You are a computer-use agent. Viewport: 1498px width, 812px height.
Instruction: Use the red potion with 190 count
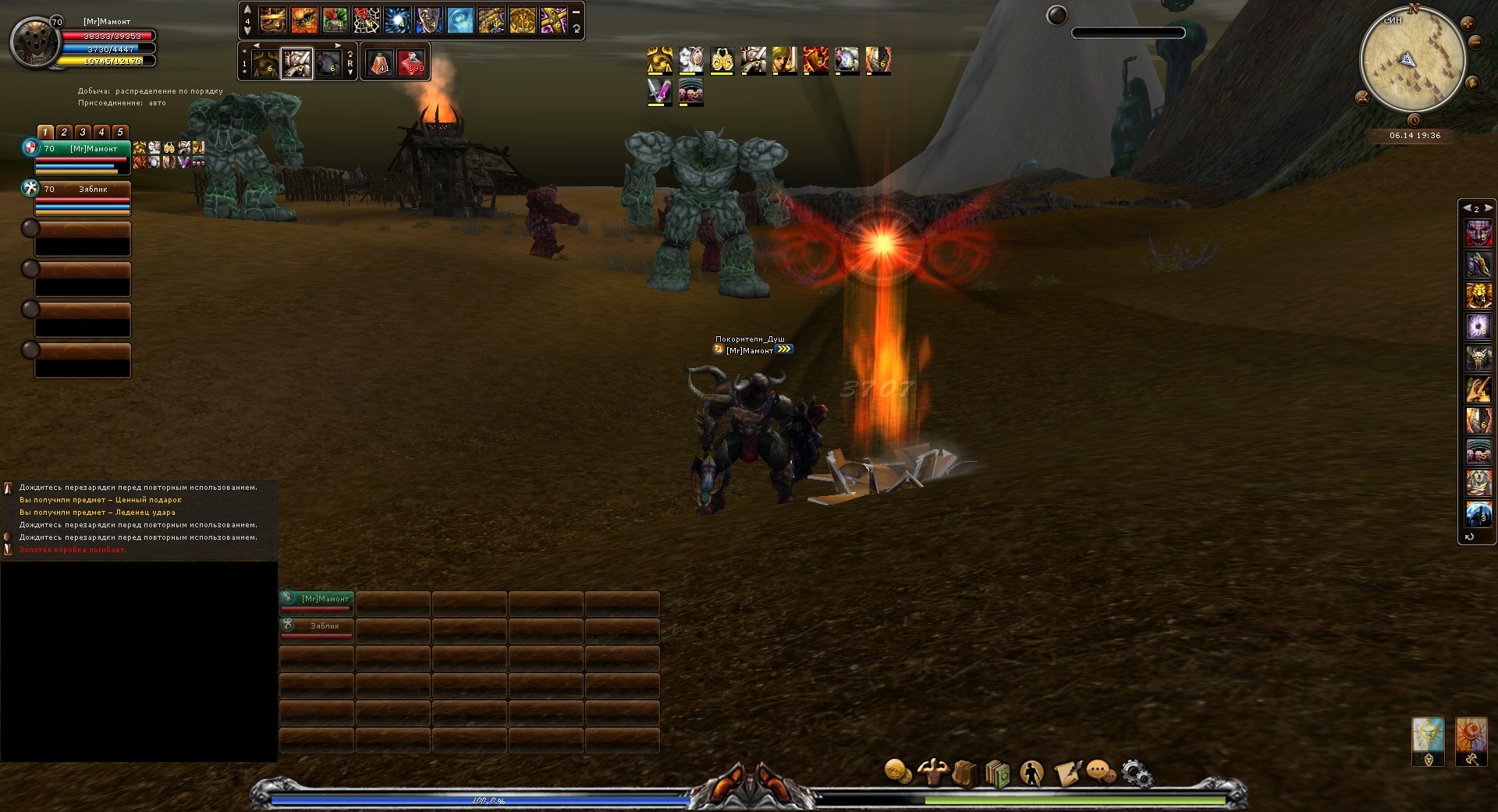point(411,62)
